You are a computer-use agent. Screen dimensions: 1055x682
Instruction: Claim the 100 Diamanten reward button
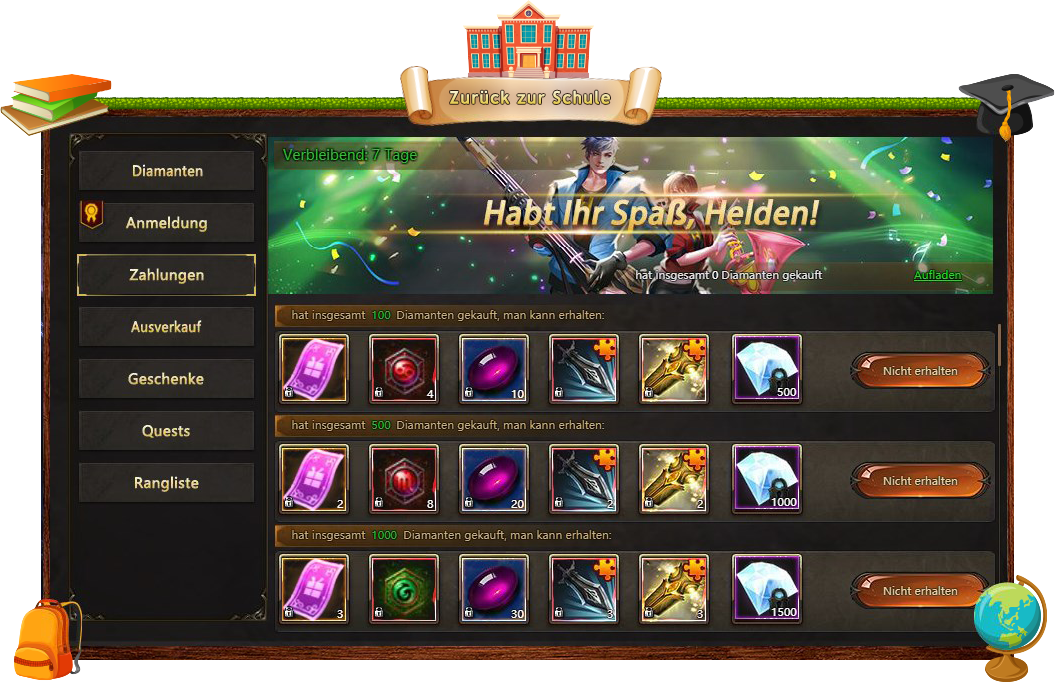point(919,370)
